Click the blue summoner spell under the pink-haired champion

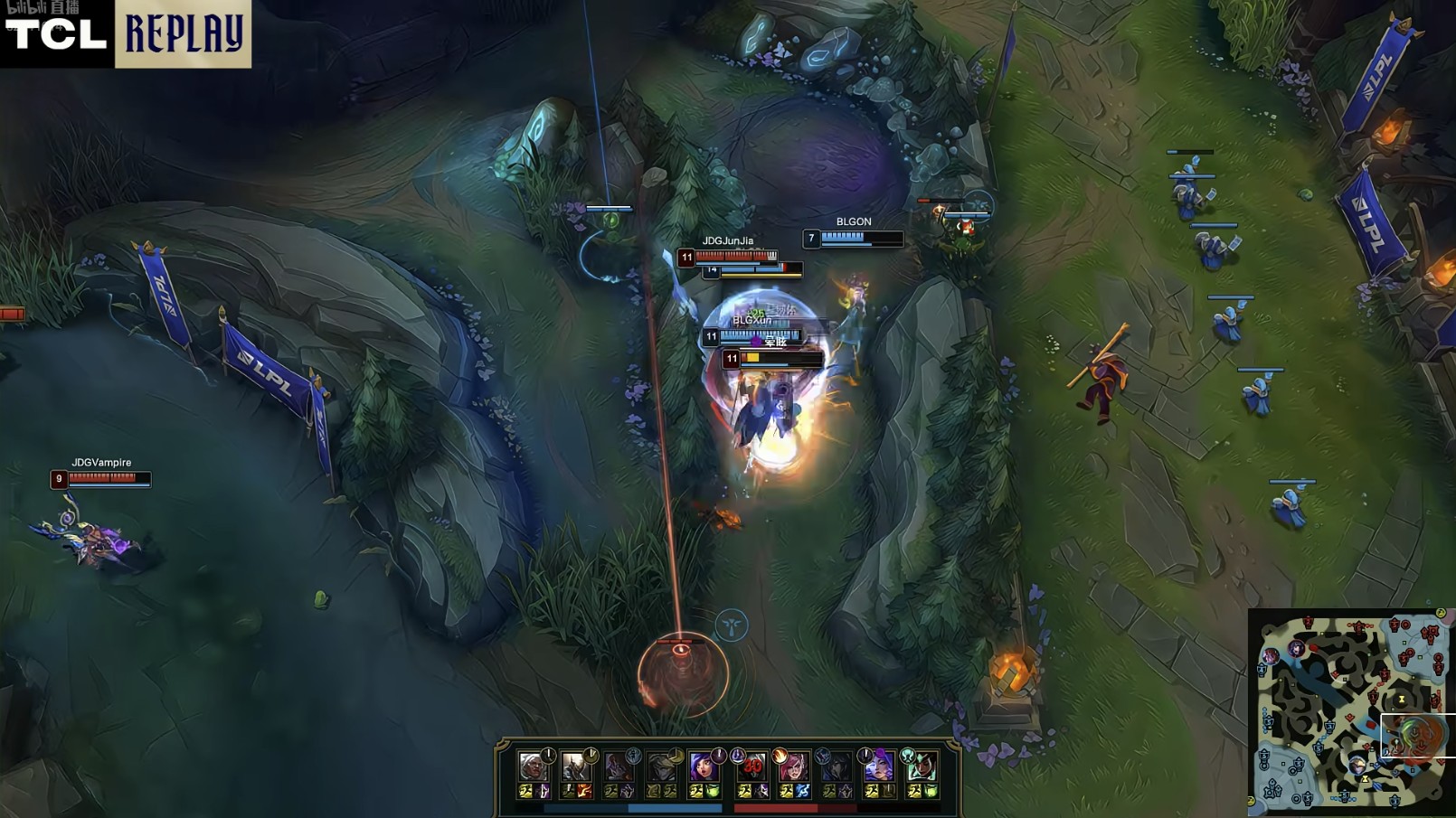pyautogui.click(x=802, y=792)
